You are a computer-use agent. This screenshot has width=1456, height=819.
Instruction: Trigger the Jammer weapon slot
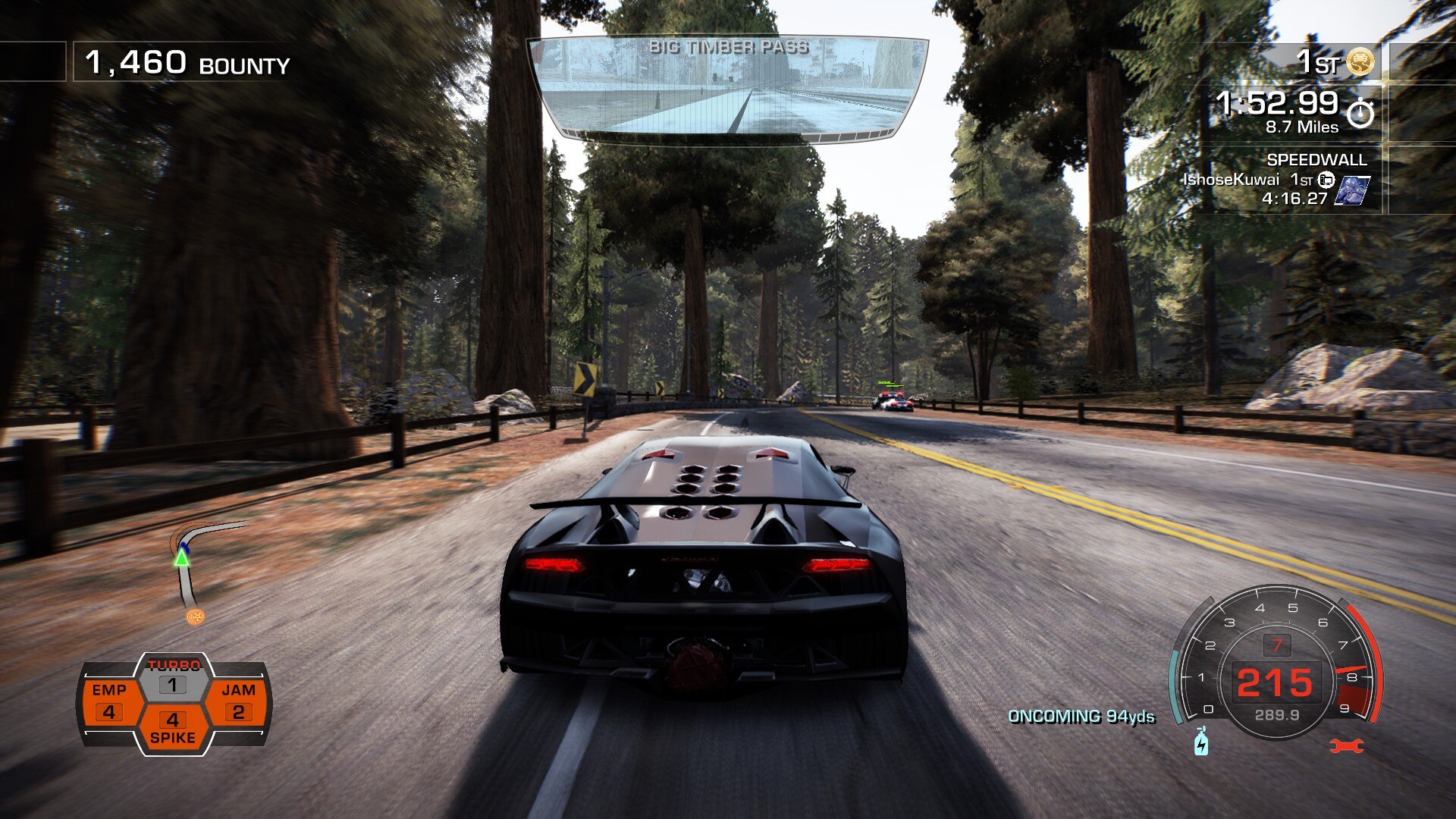(238, 701)
